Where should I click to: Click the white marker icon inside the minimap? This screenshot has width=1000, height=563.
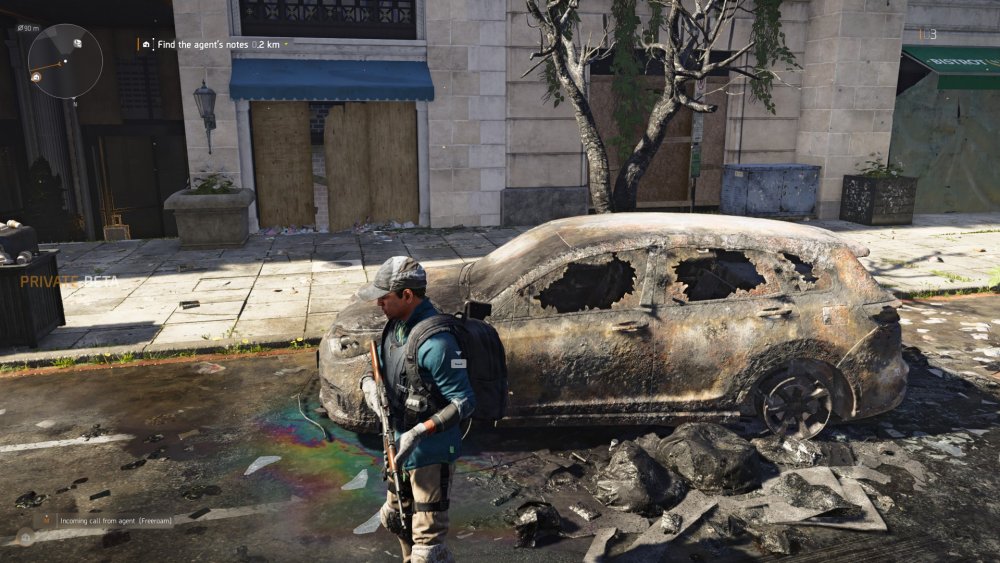(76, 43)
